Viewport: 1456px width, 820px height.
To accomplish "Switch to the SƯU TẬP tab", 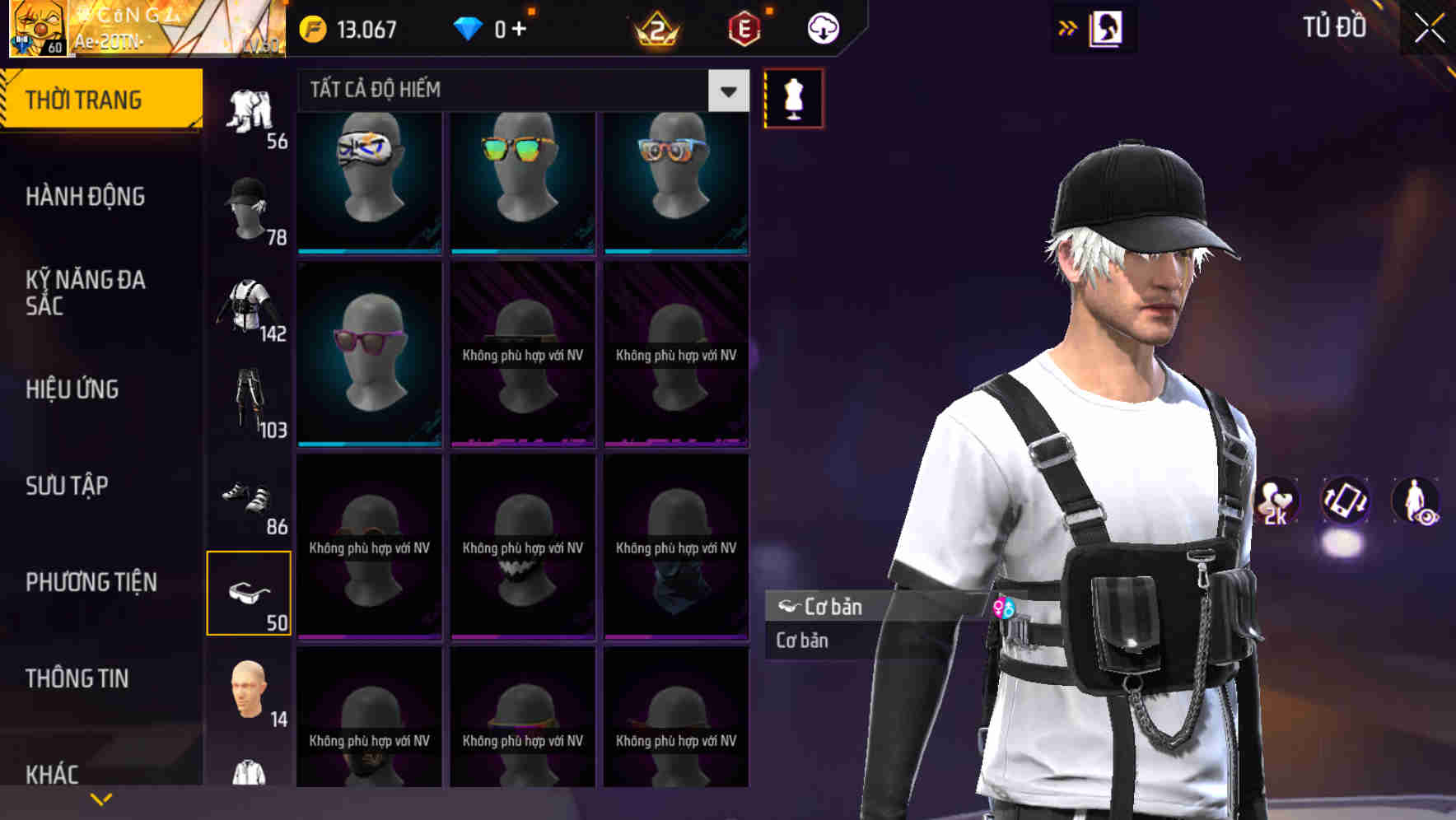I will pyautogui.click(x=66, y=486).
